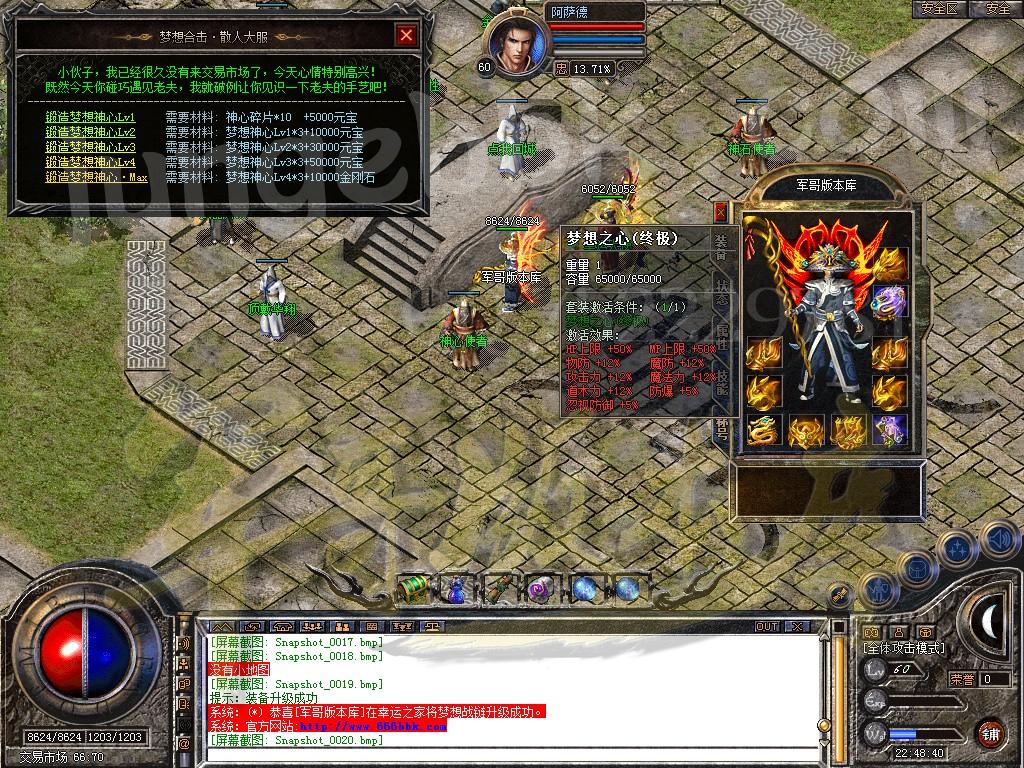
Task: Click the OUT button on chat bar
Action: click(x=767, y=626)
